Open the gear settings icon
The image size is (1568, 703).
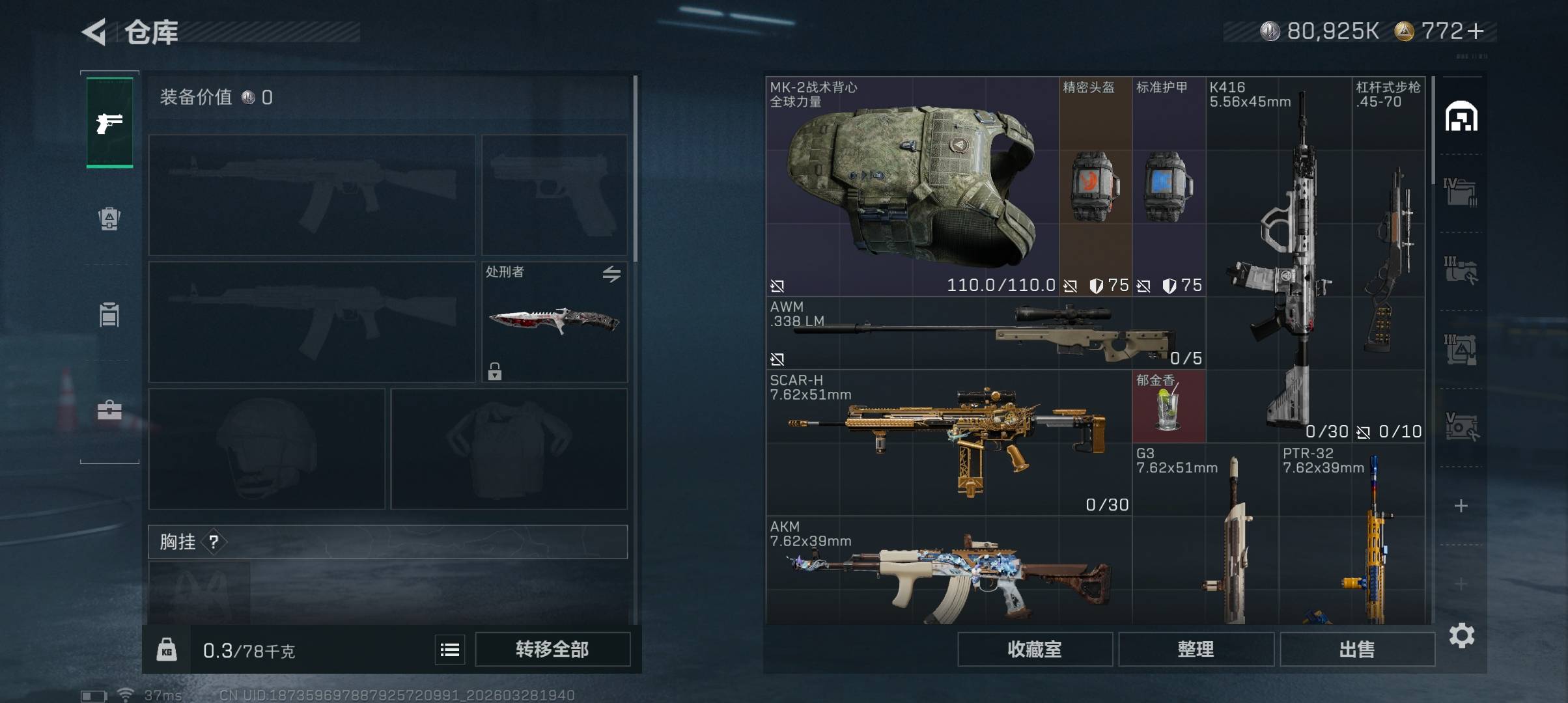[1461, 635]
